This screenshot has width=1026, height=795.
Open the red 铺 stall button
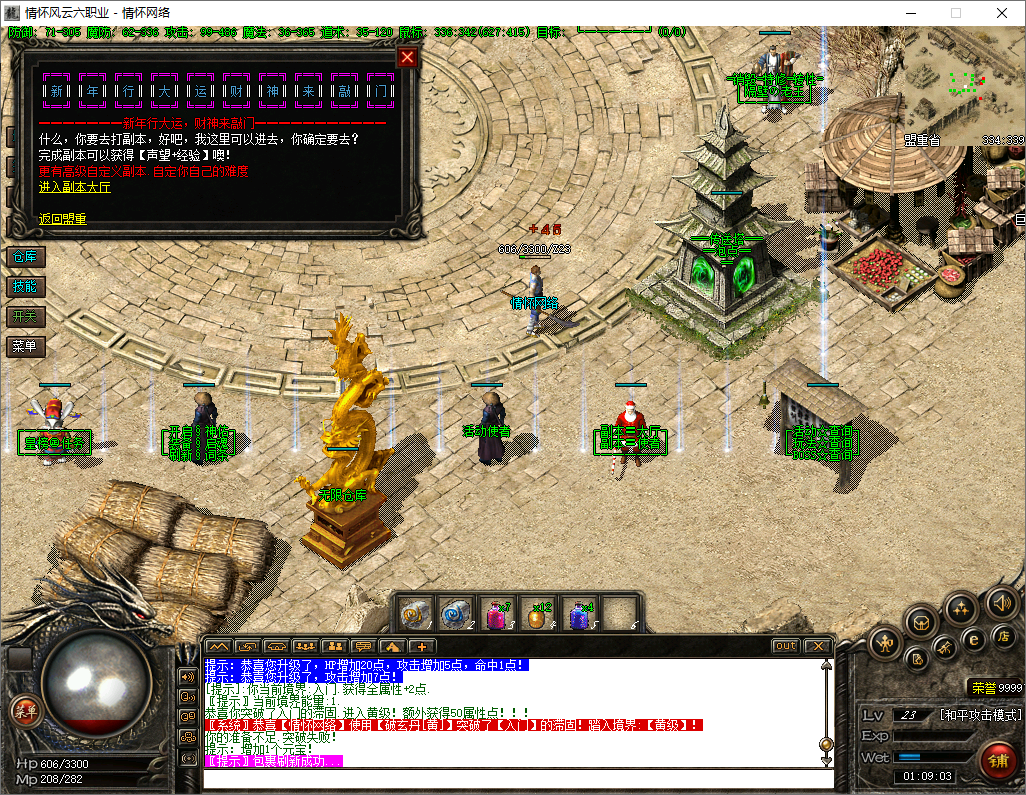point(996,760)
